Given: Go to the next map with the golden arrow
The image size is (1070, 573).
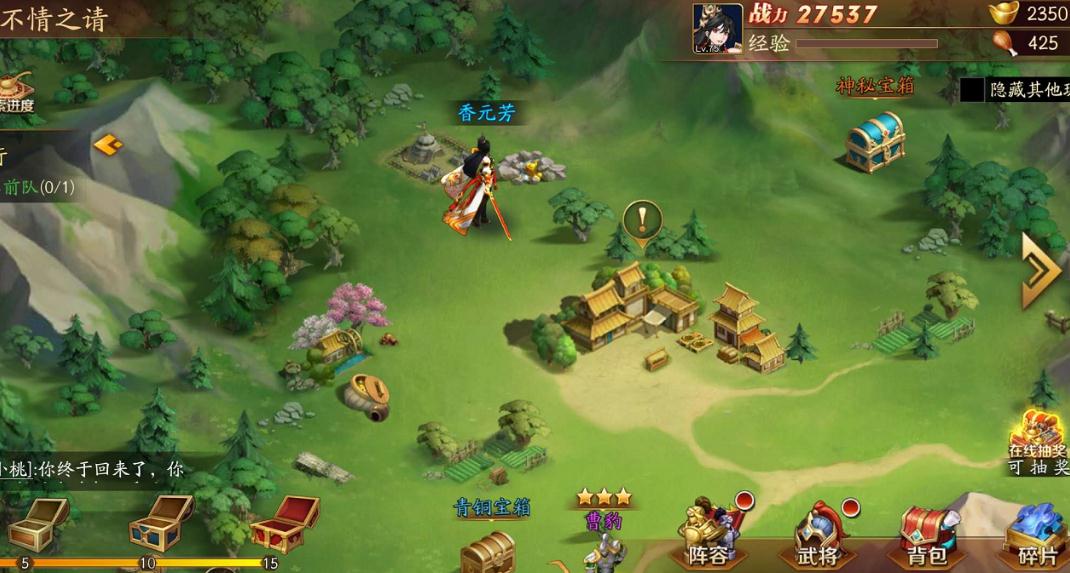Looking at the screenshot, I should (1040, 270).
